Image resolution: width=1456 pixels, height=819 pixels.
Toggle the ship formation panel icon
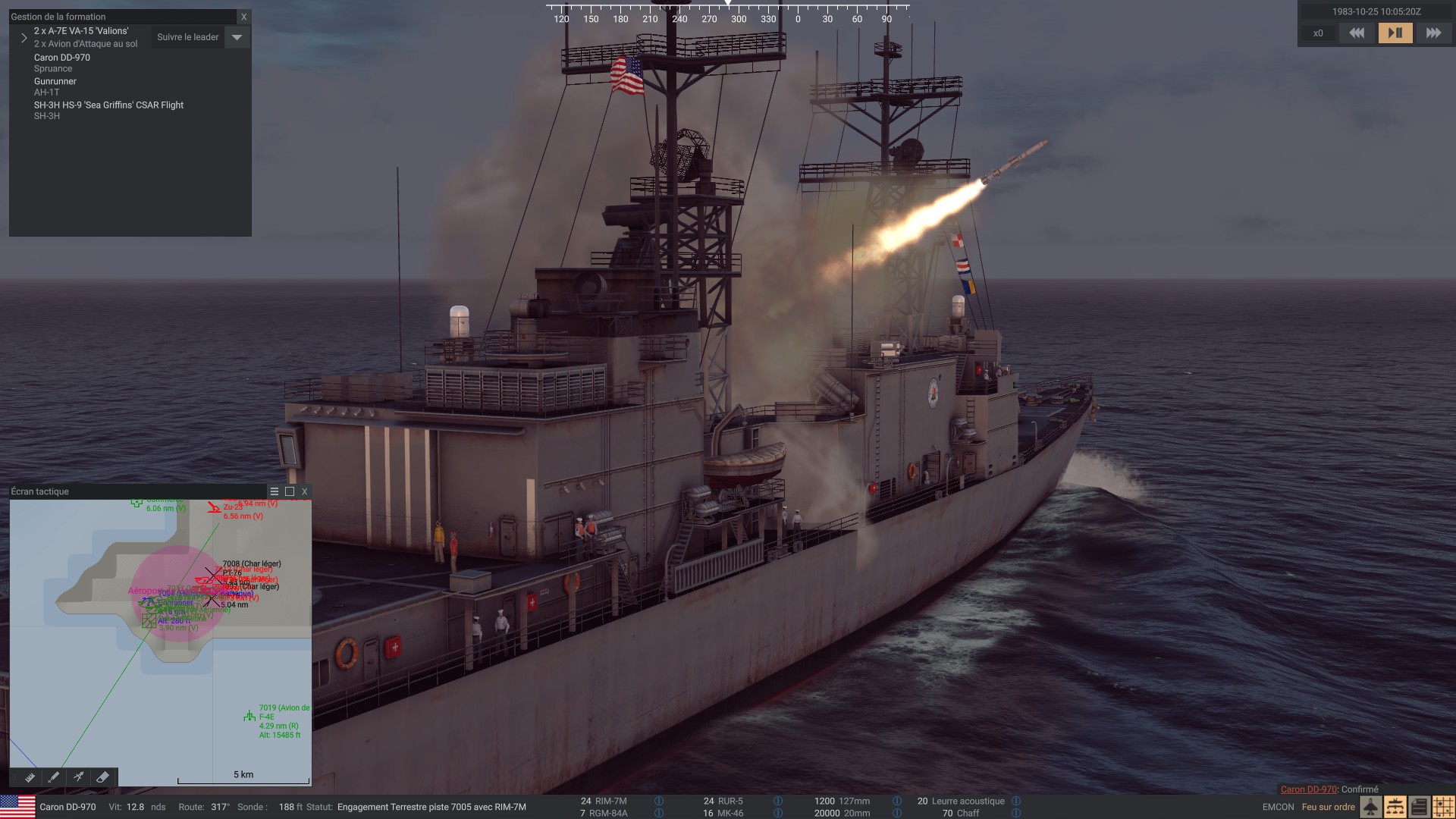coord(1395,807)
